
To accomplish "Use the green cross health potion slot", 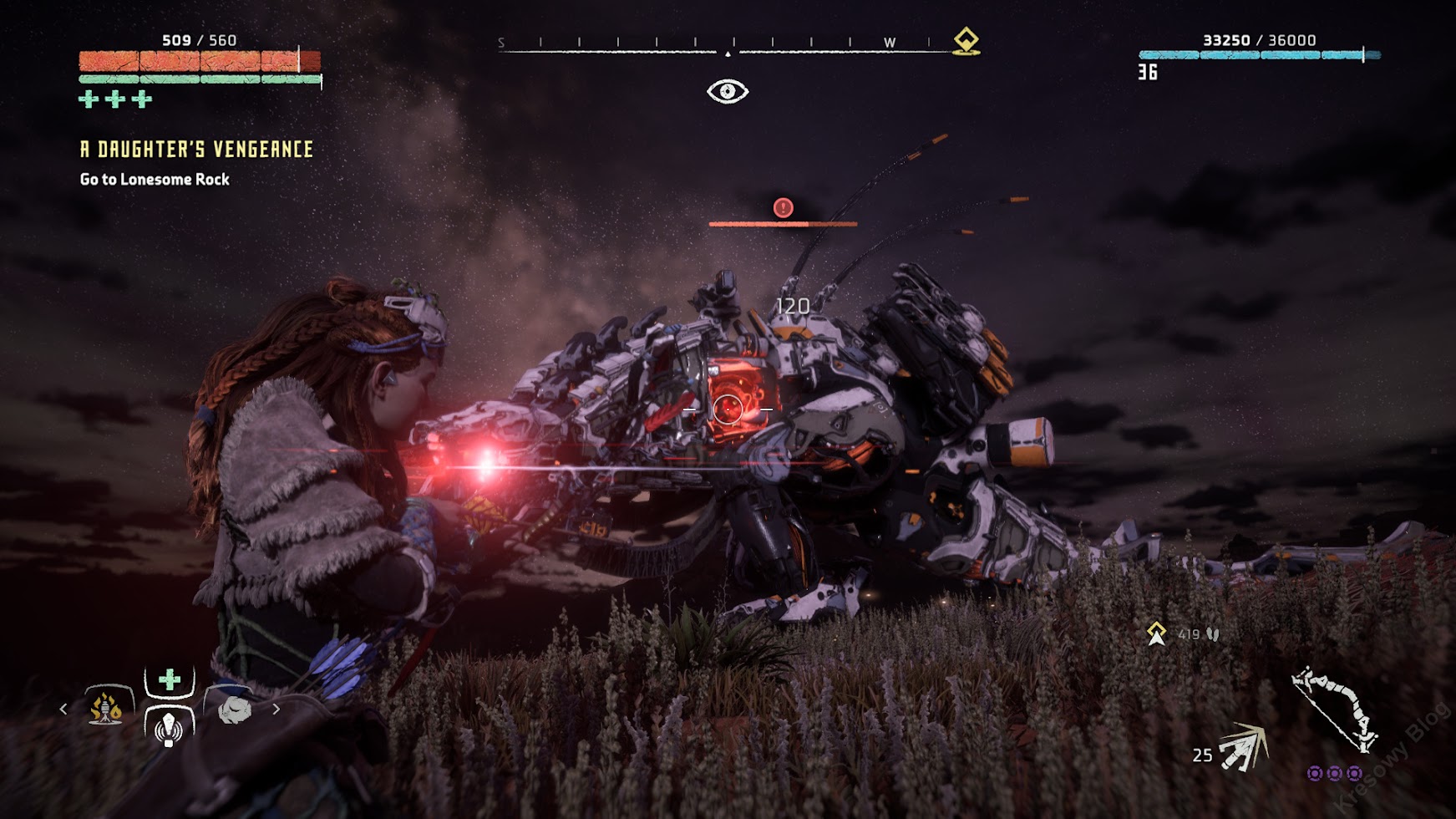I will point(170,680).
